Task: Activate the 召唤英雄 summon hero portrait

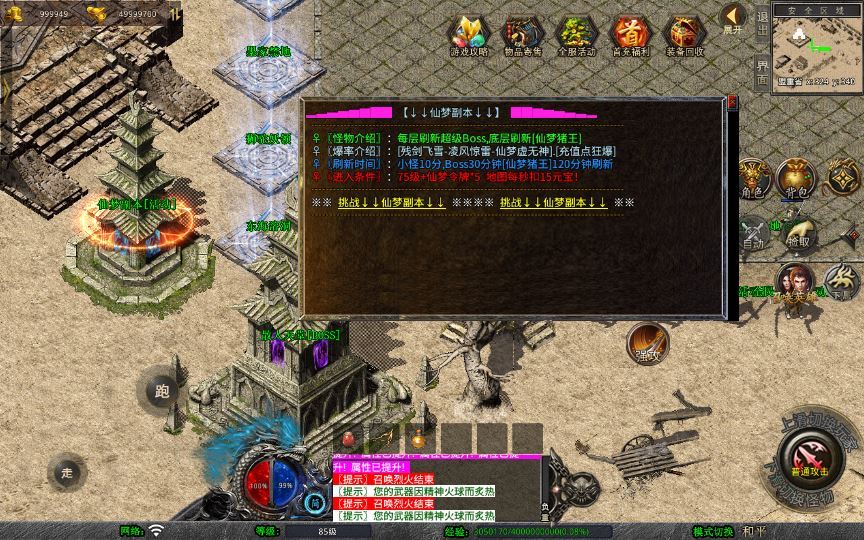Action: 797,283
